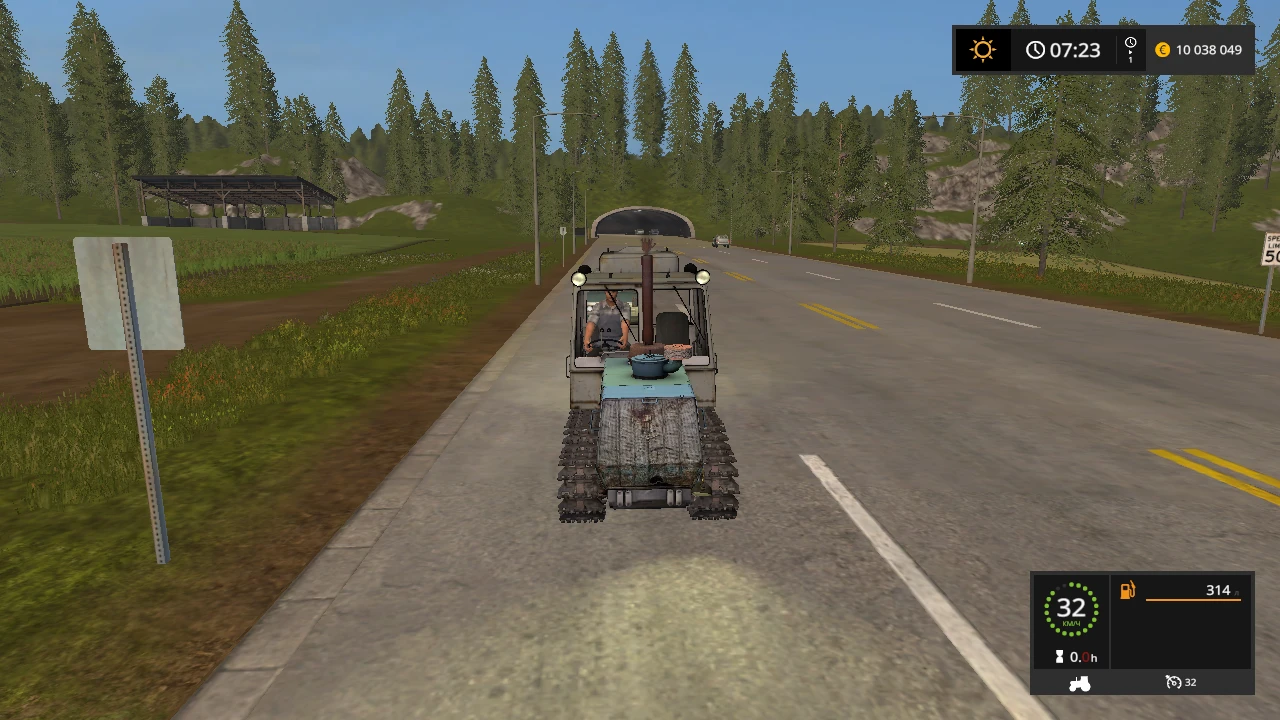Toggle the tractor's right headlight
Image resolution: width=1280 pixels, height=720 pixels.
(x=704, y=278)
